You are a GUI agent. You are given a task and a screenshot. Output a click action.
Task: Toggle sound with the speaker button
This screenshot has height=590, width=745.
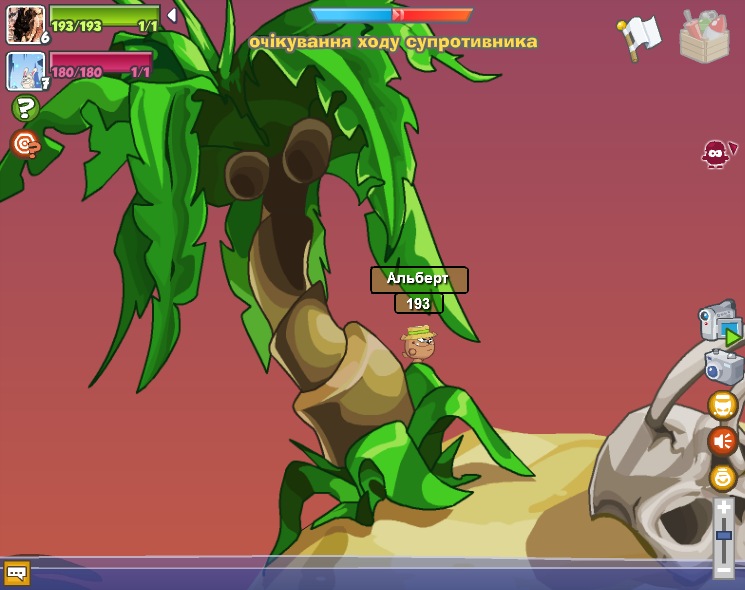click(x=722, y=441)
